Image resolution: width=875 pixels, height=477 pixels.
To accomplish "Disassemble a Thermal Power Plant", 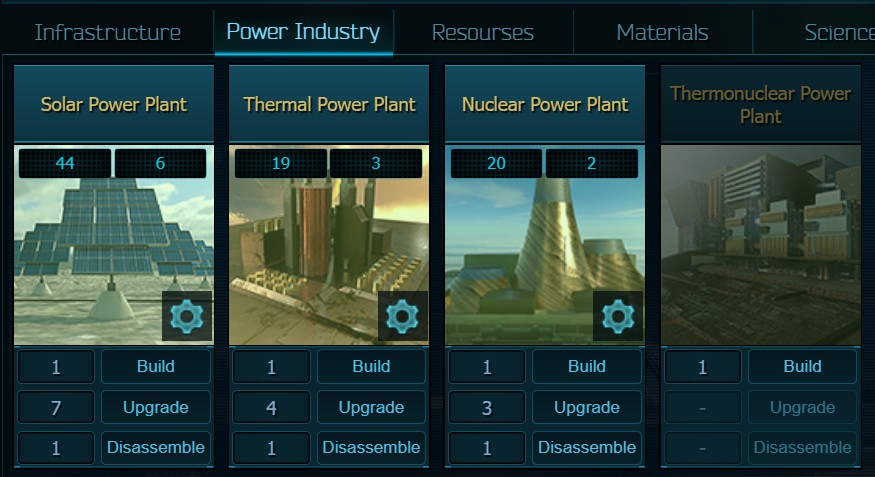I will pyautogui.click(x=371, y=447).
